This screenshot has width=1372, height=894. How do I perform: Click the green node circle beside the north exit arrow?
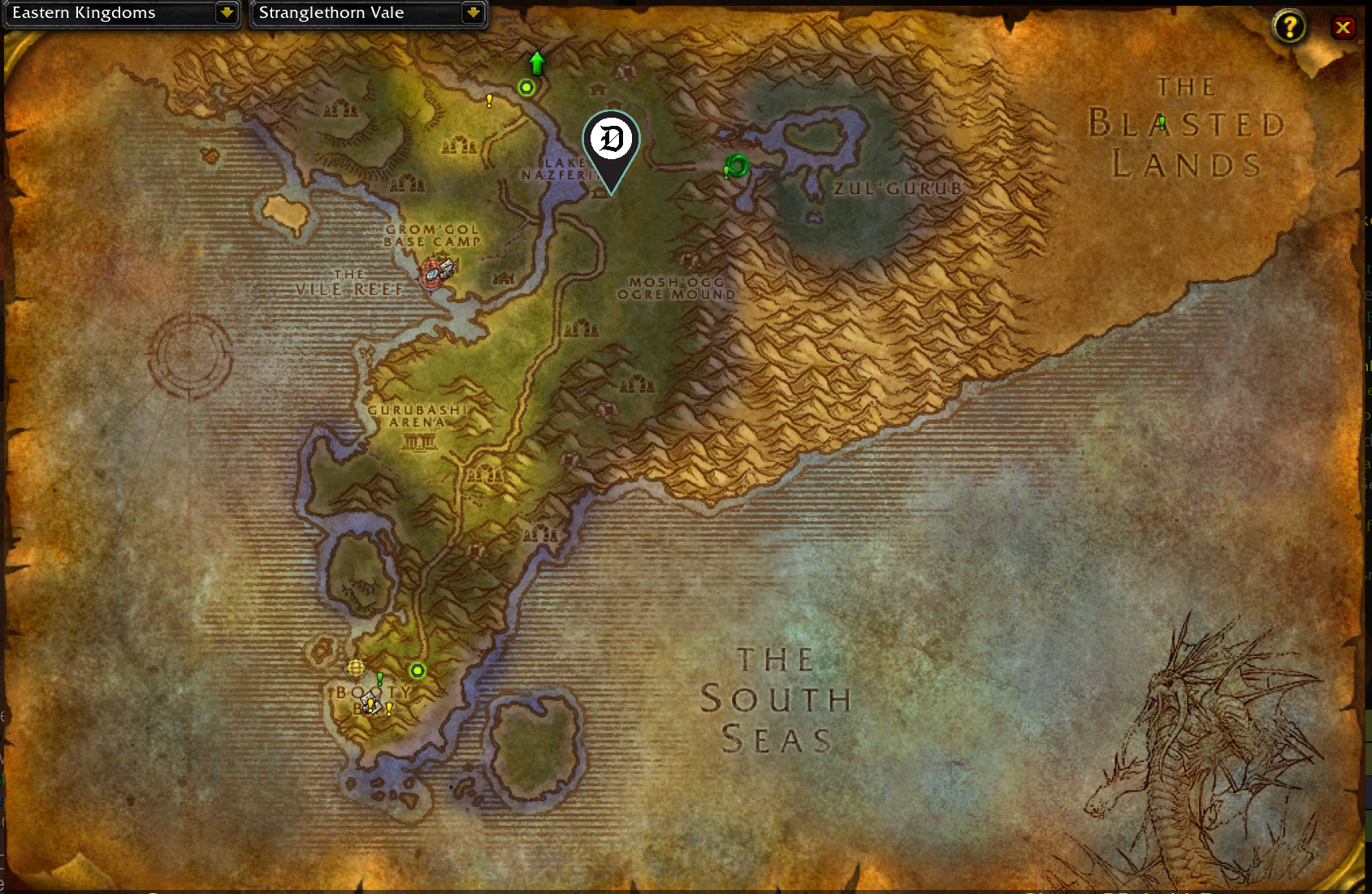[526, 87]
